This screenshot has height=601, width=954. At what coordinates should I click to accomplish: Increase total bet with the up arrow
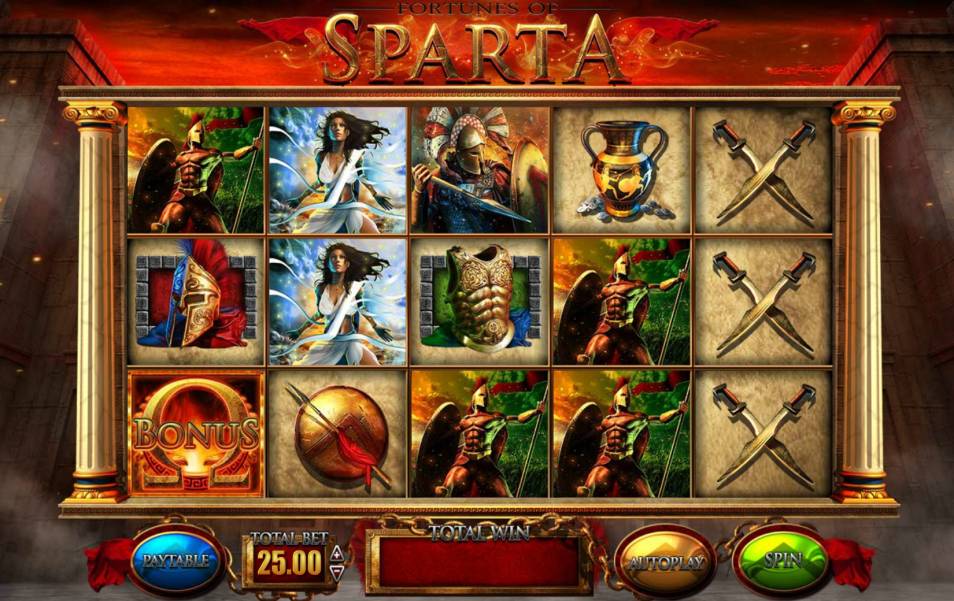tap(337, 552)
